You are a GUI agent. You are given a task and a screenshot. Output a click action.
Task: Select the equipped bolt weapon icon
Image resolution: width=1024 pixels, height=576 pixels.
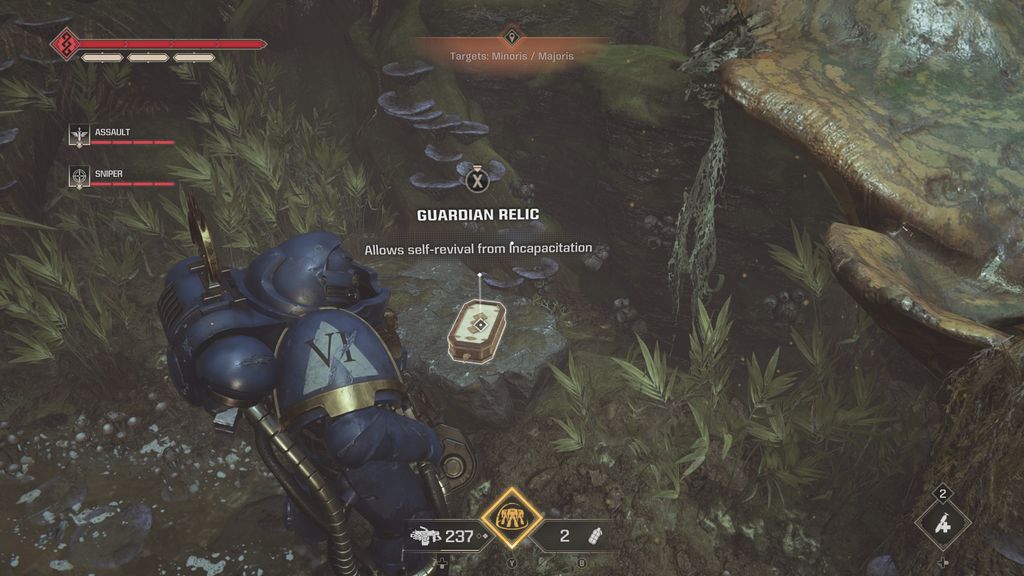tap(424, 536)
